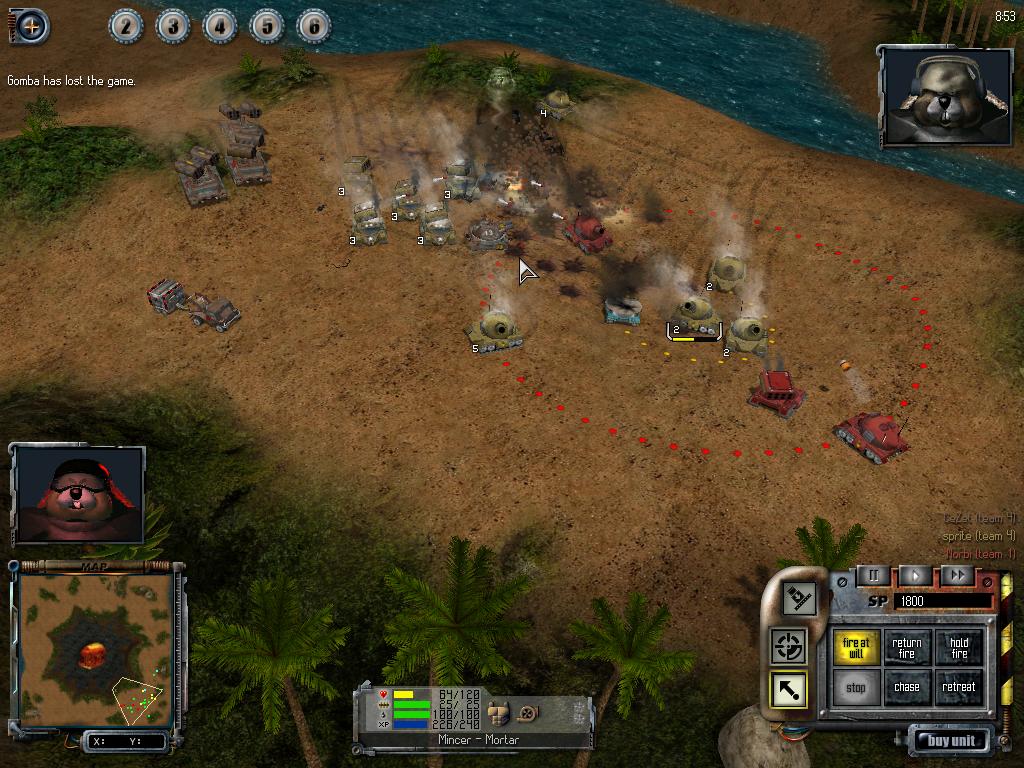Choose the return fire stance
Viewport: 1024px width, 768px height.
pos(907,648)
